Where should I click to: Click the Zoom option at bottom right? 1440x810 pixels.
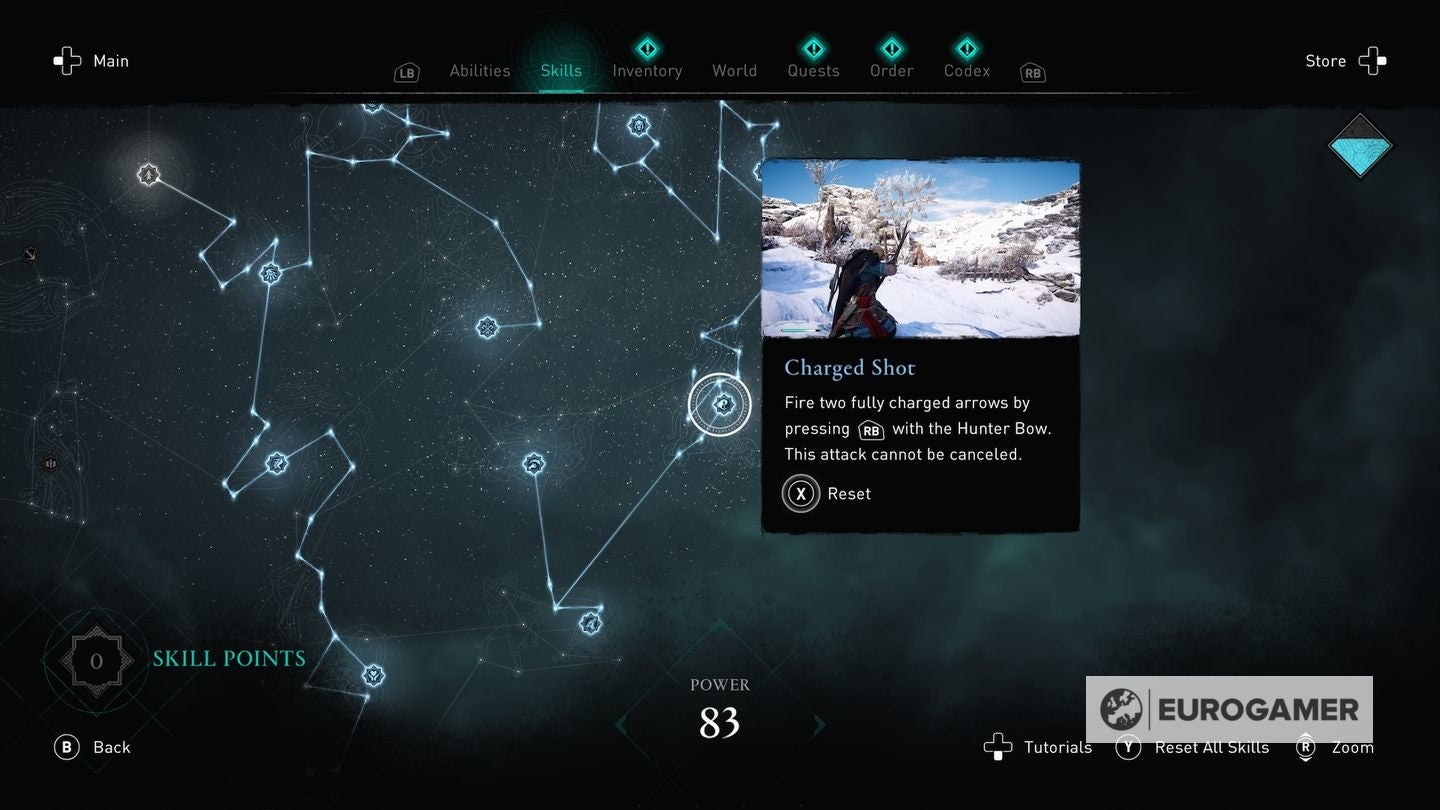(x=1351, y=747)
